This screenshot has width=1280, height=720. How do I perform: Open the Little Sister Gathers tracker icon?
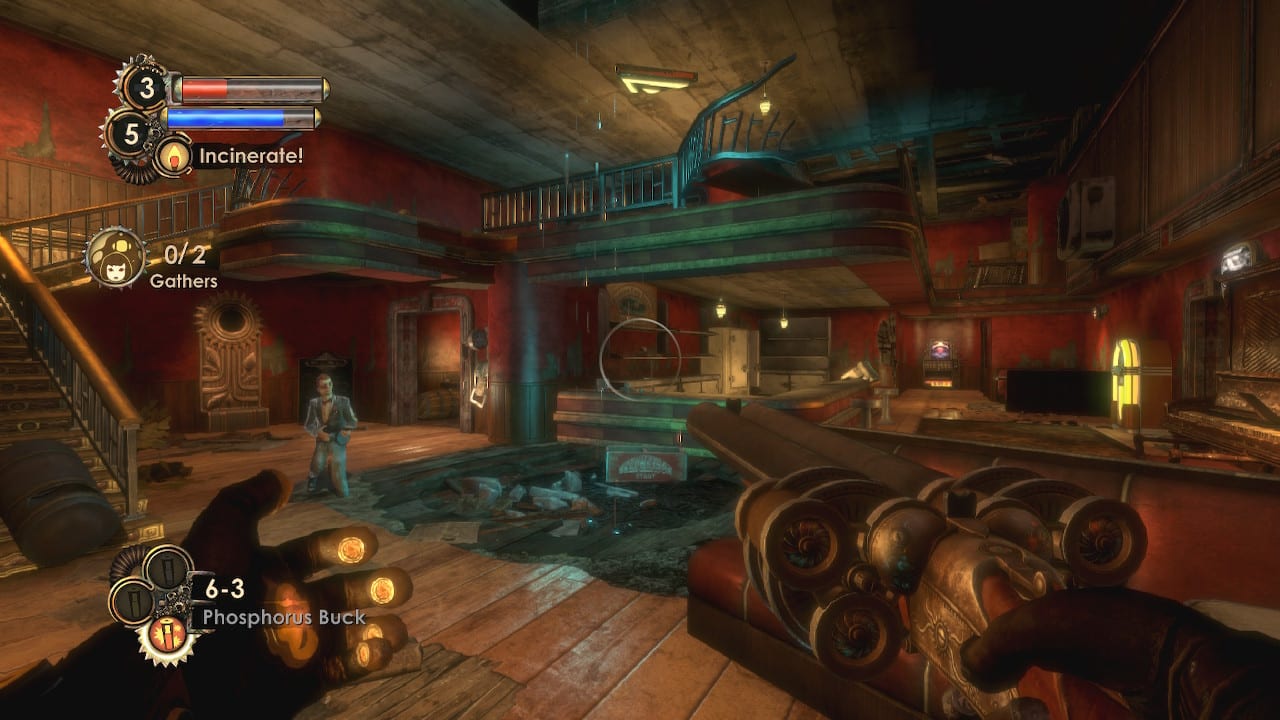pos(116,258)
